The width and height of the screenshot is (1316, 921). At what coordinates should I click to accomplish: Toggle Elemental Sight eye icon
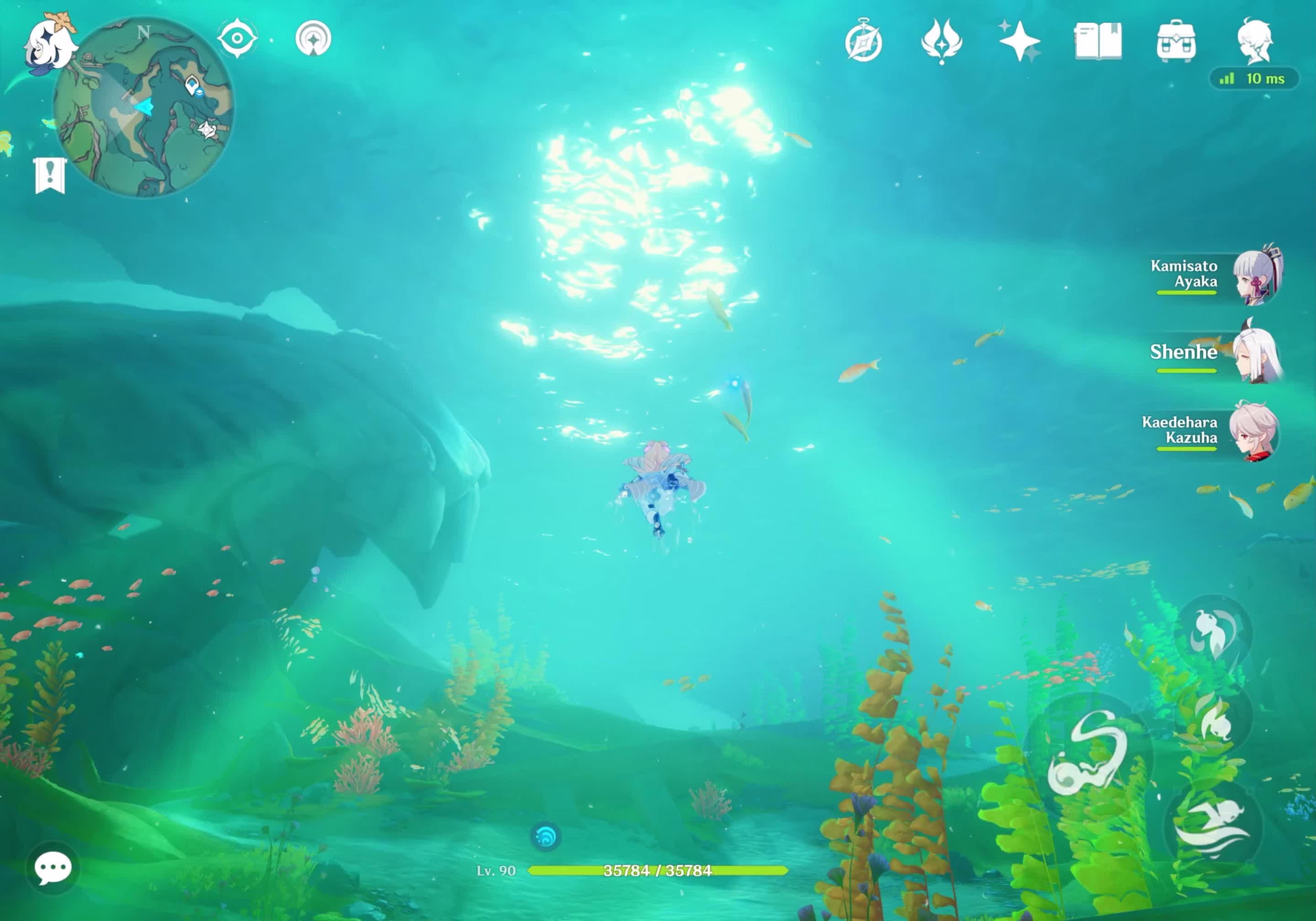coord(237,38)
